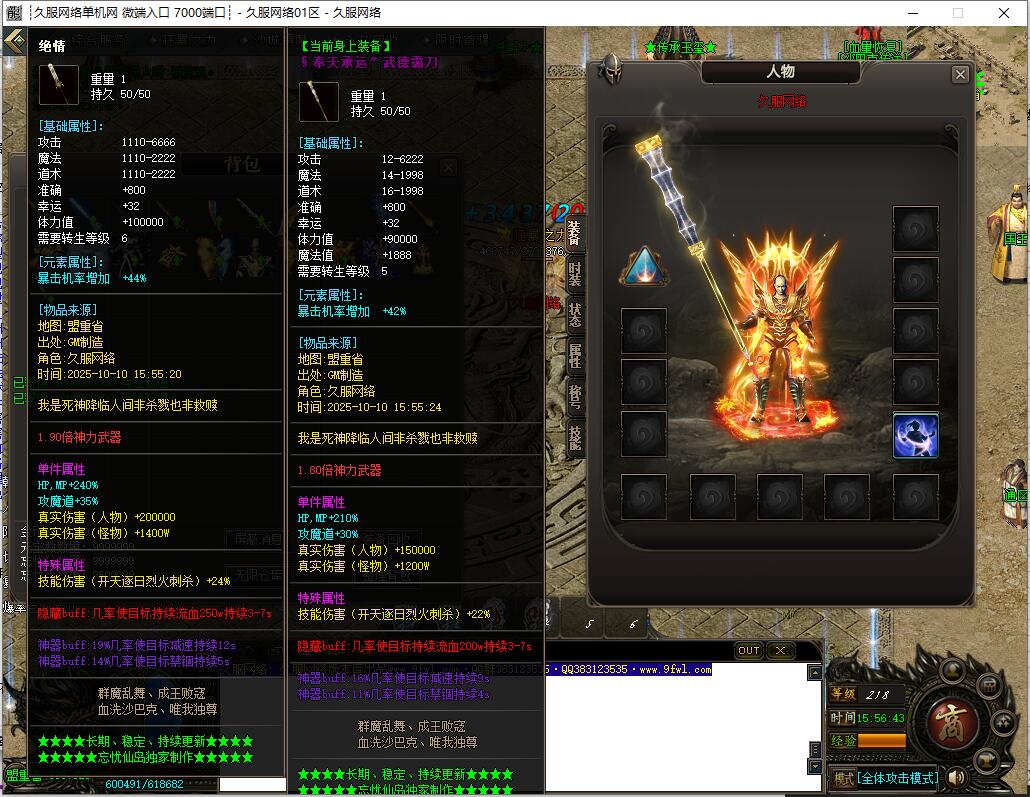Click the back arrow in top-left corner
1030x797 pixels.
(13, 41)
